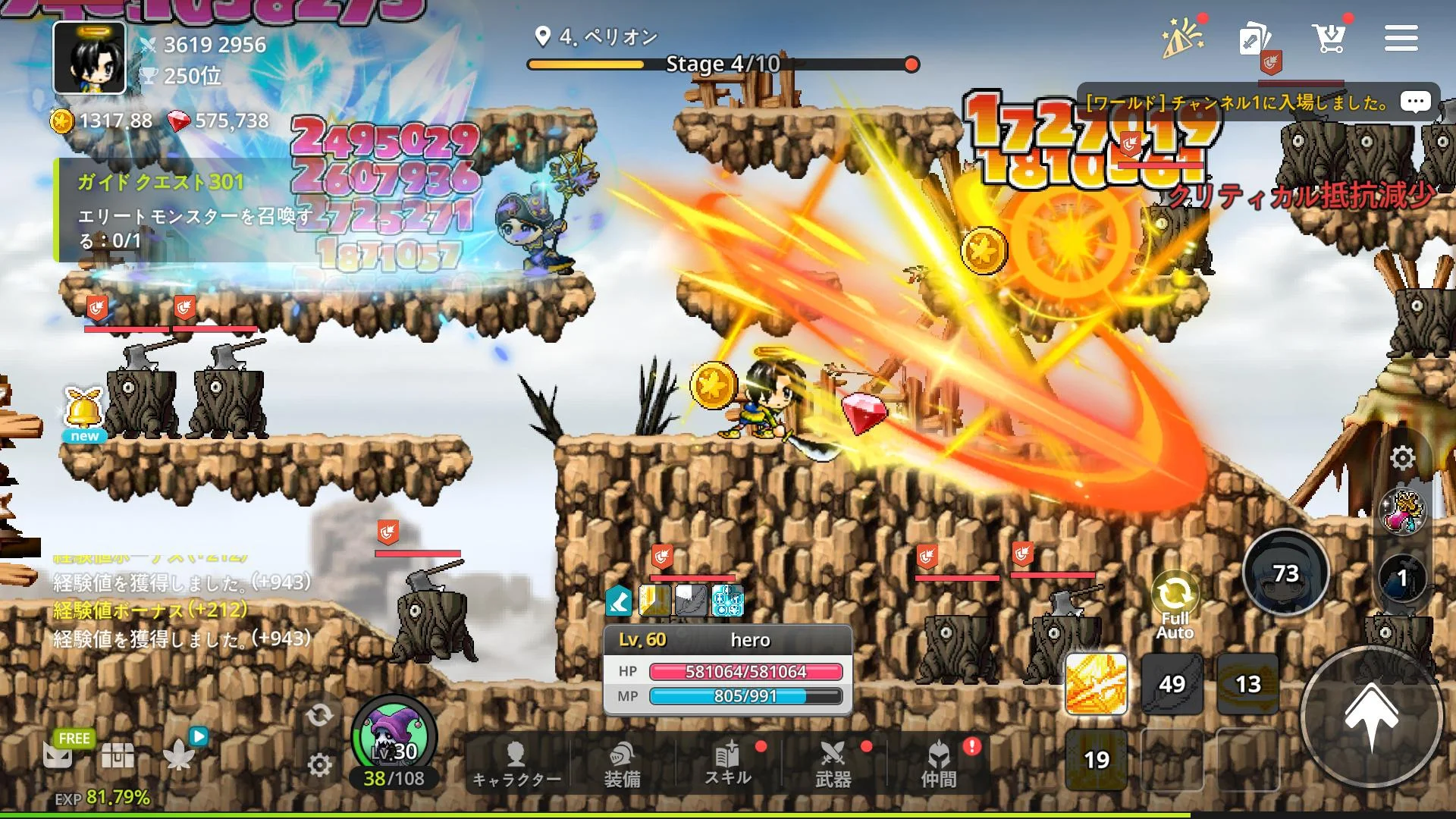Open the hero profile portrait
Viewport: 1456px width, 819px height.
[89, 58]
